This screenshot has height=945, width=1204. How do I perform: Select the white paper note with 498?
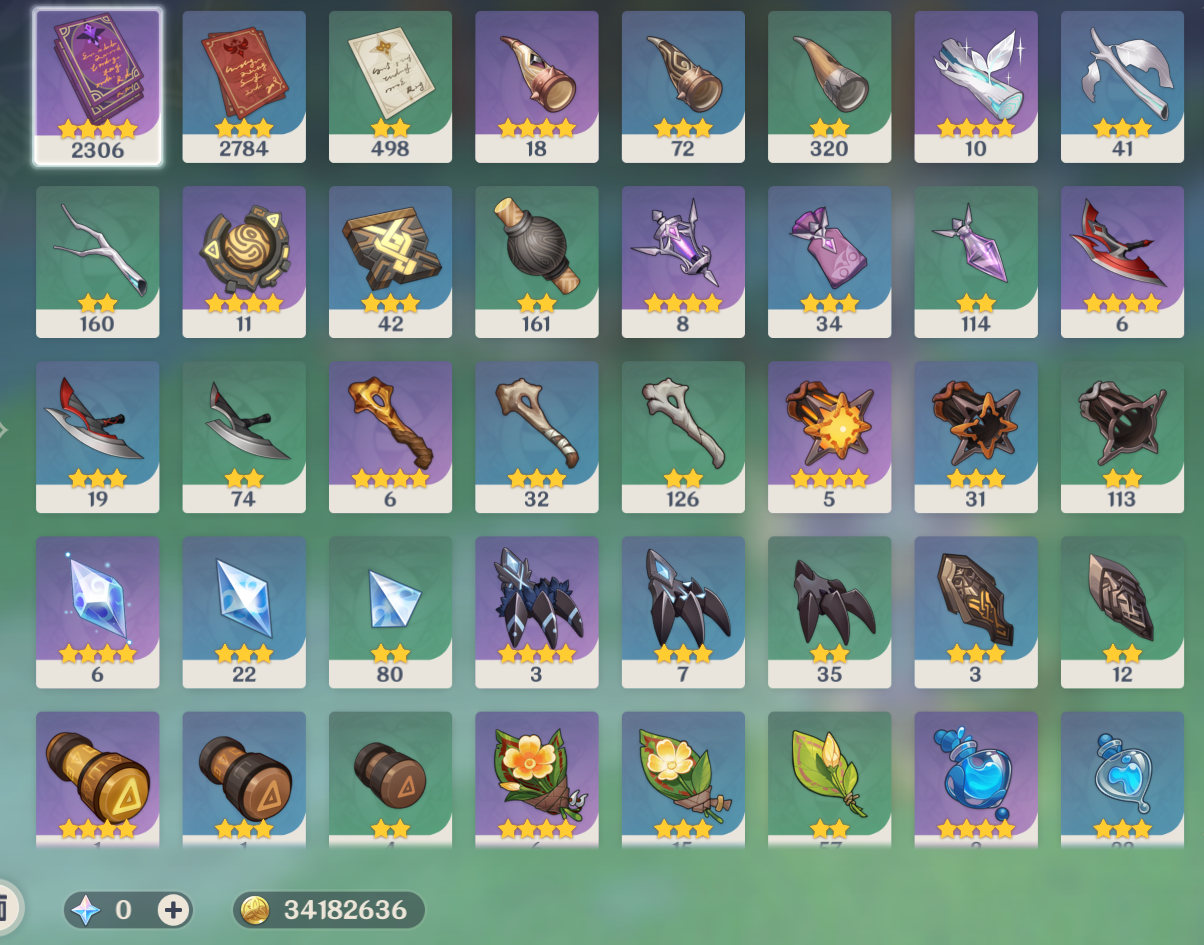click(x=390, y=85)
